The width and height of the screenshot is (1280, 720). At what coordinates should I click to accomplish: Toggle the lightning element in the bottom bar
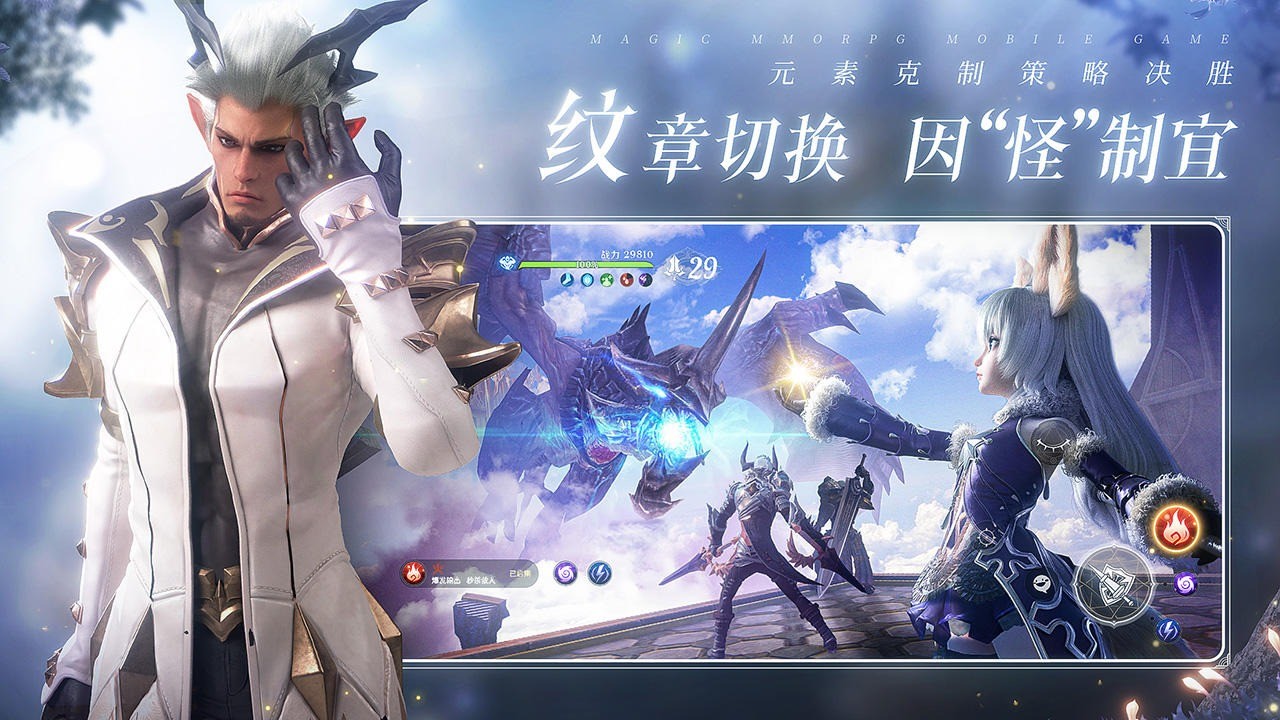600,572
